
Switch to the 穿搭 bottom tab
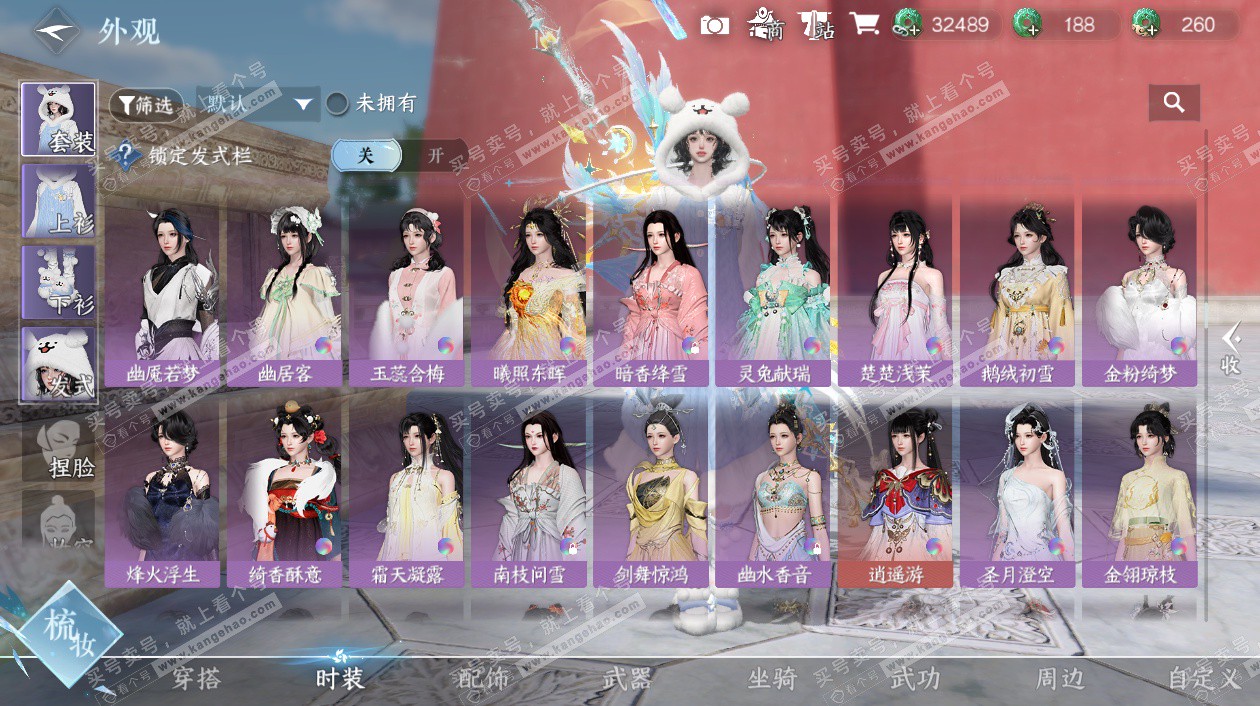pos(196,679)
